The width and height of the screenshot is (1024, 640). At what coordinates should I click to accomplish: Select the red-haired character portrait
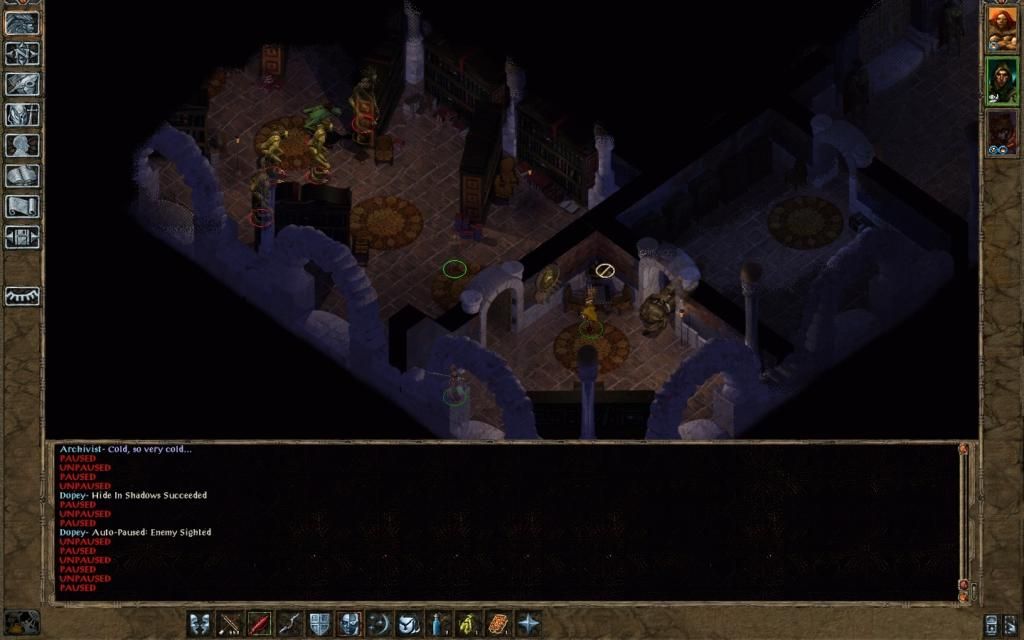click(x=1002, y=29)
